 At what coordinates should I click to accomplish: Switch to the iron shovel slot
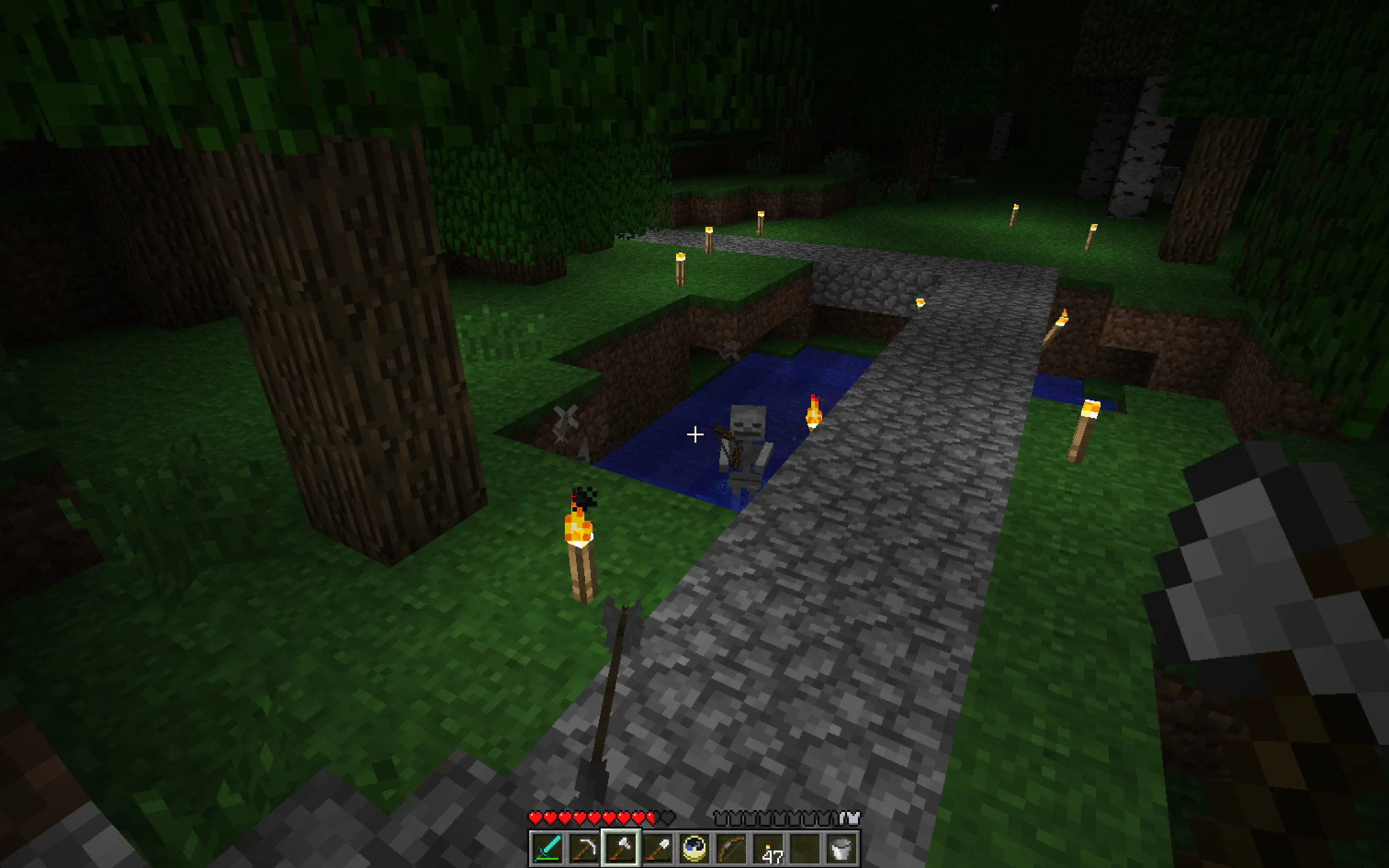coord(657,848)
